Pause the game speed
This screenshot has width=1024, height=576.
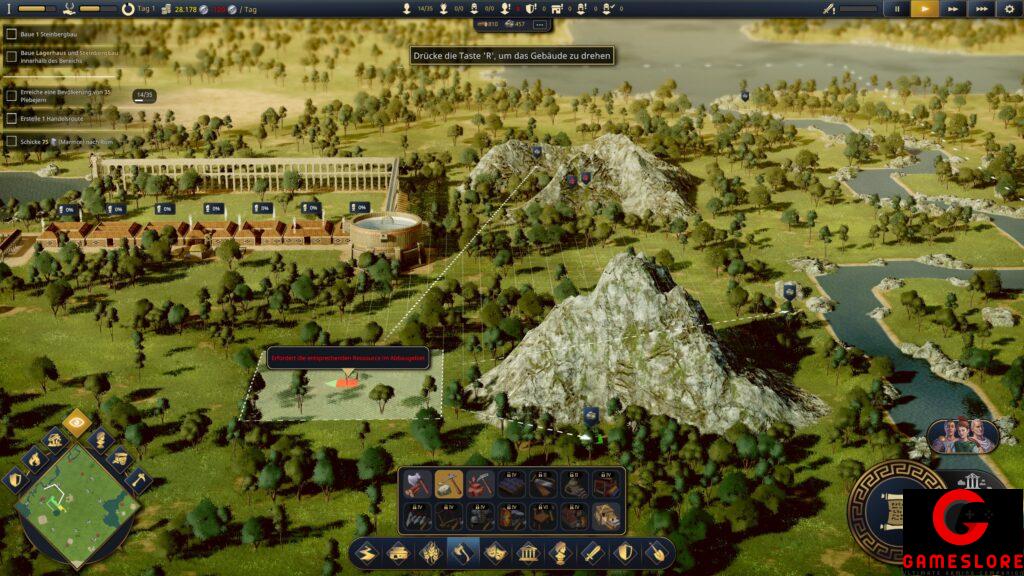click(896, 9)
